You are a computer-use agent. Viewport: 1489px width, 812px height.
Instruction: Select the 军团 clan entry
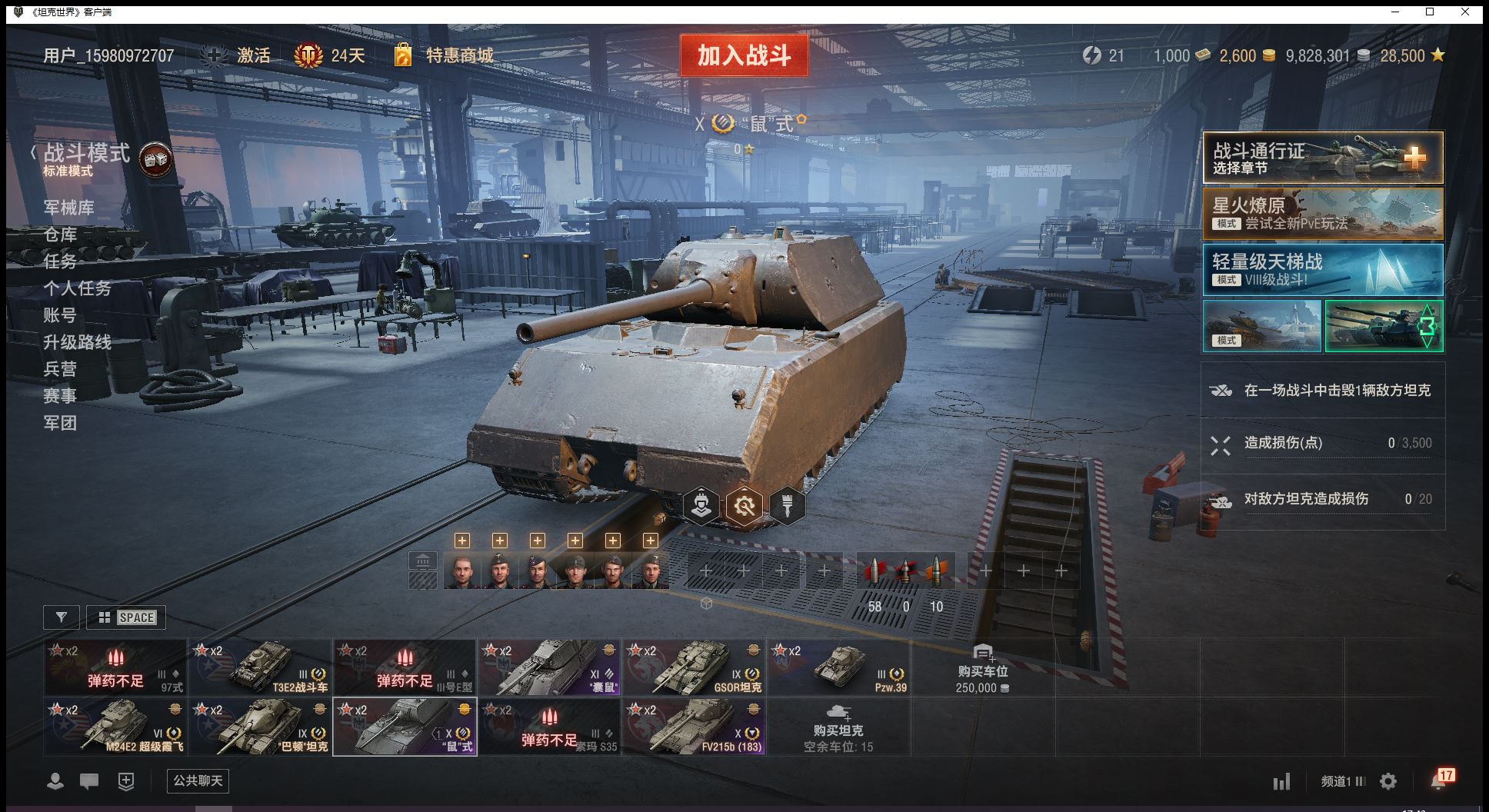point(60,423)
